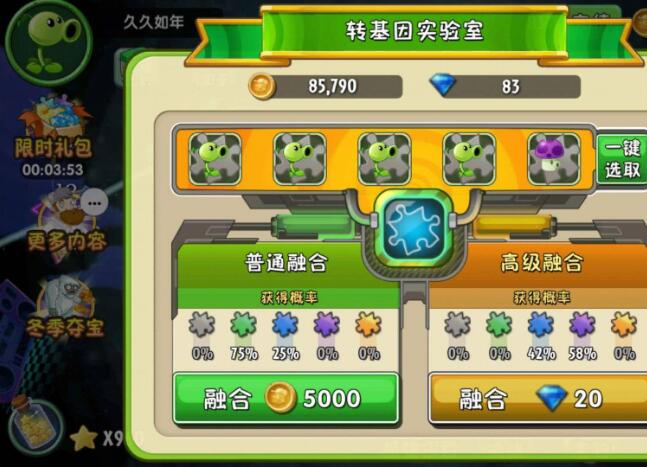Select the purple Puff-shroom puzzle slot
The image size is (647, 467).
tap(553, 159)
